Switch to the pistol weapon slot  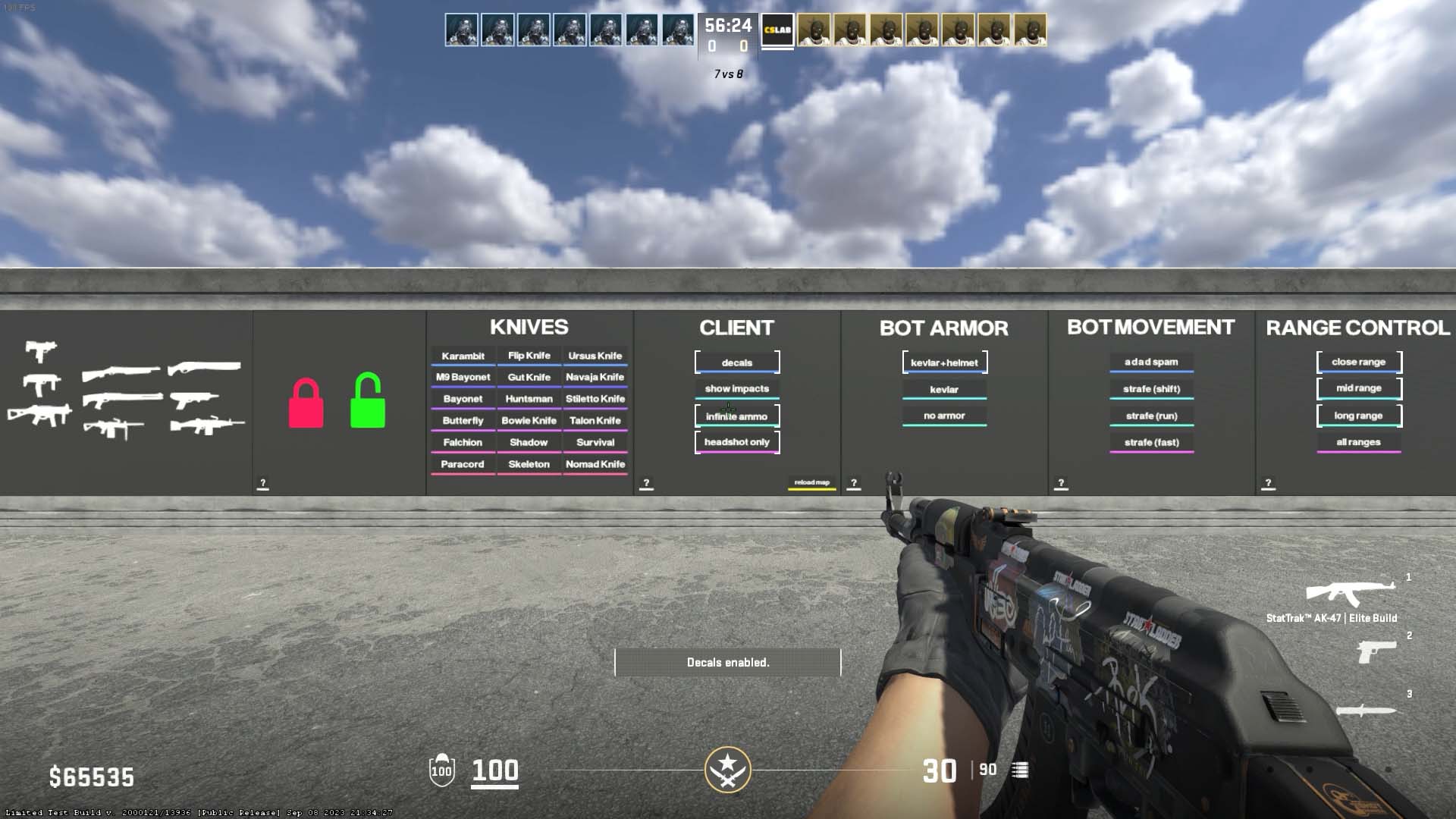pyautogui.click(x=1376, y=651)
